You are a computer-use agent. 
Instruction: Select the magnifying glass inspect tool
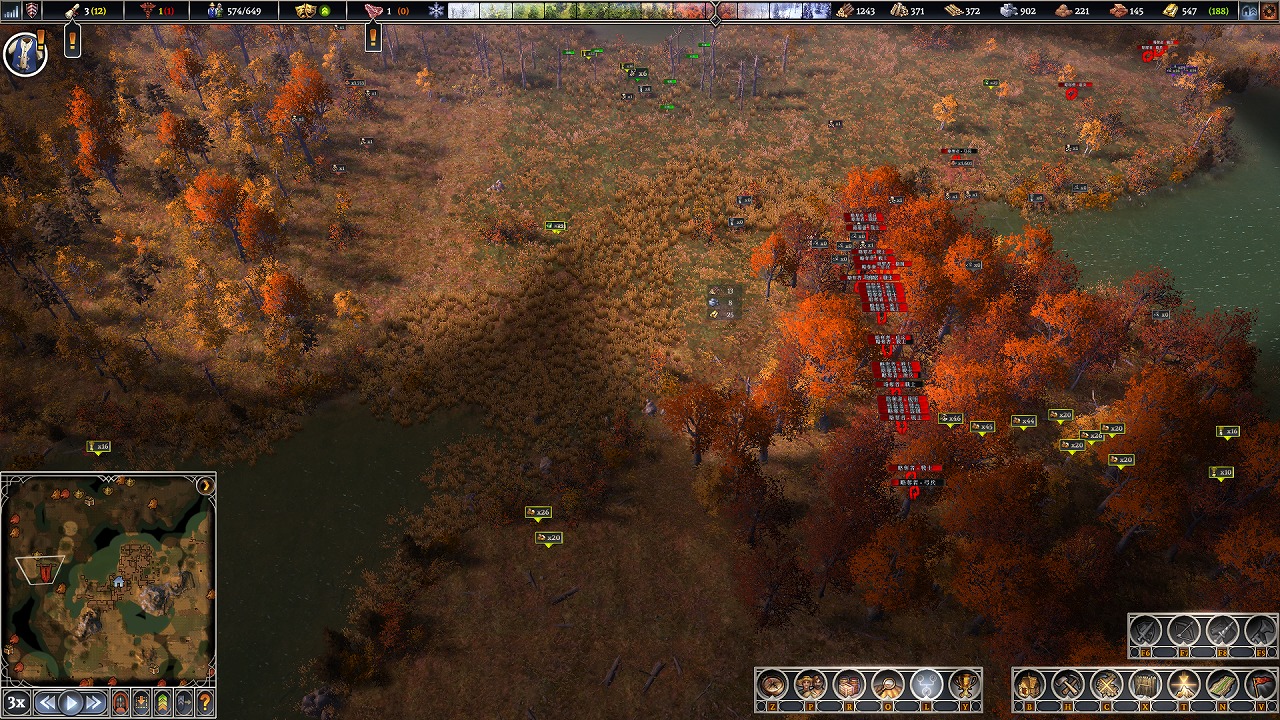[888, 685]
